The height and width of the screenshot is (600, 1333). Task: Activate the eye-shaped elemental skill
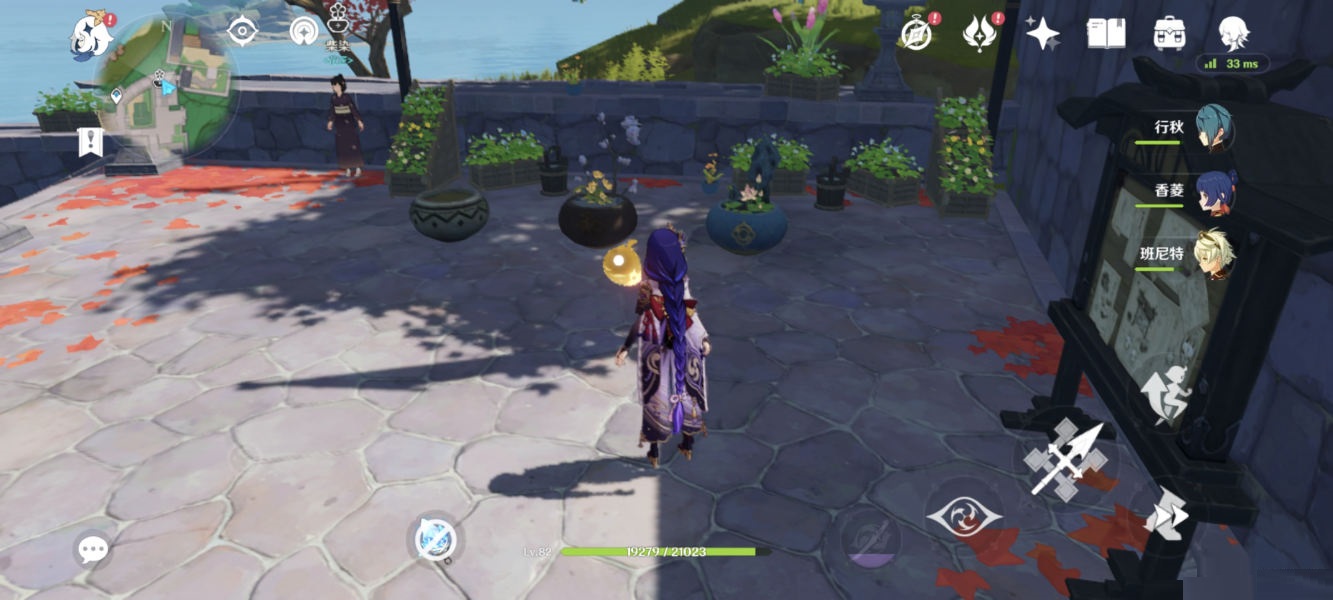point(964,517)
